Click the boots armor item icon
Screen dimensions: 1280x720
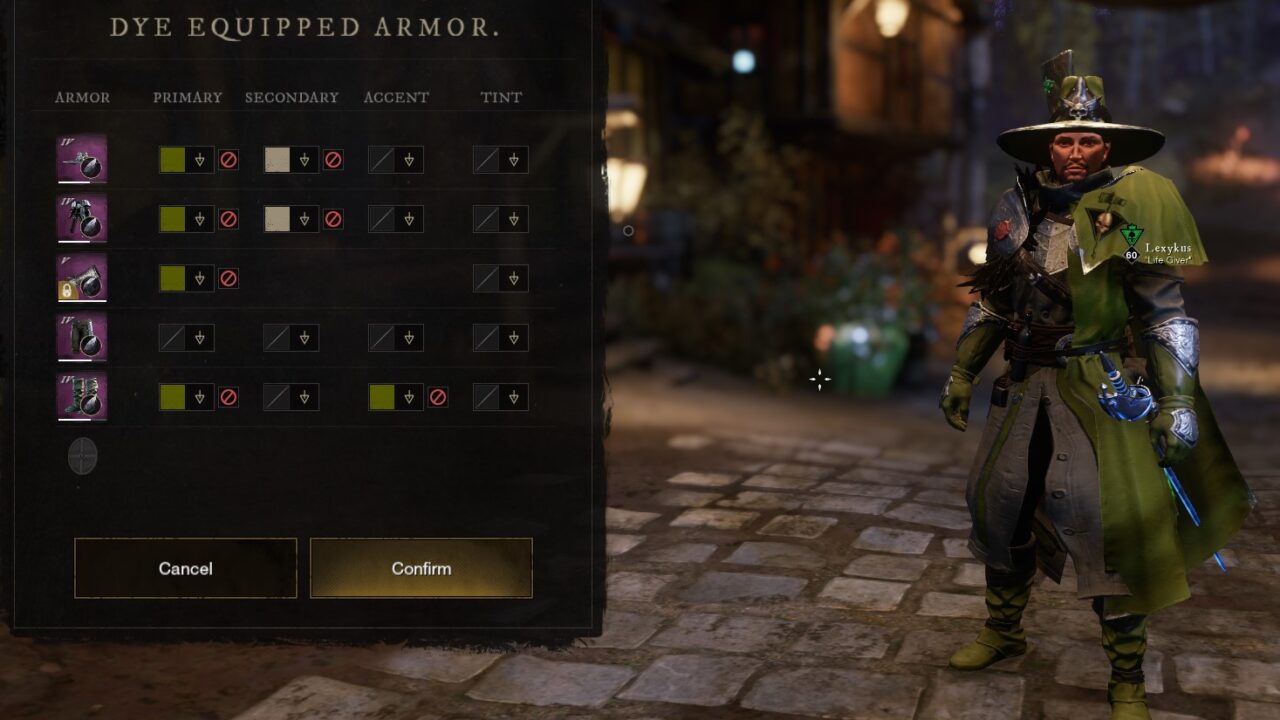point(82,397)
